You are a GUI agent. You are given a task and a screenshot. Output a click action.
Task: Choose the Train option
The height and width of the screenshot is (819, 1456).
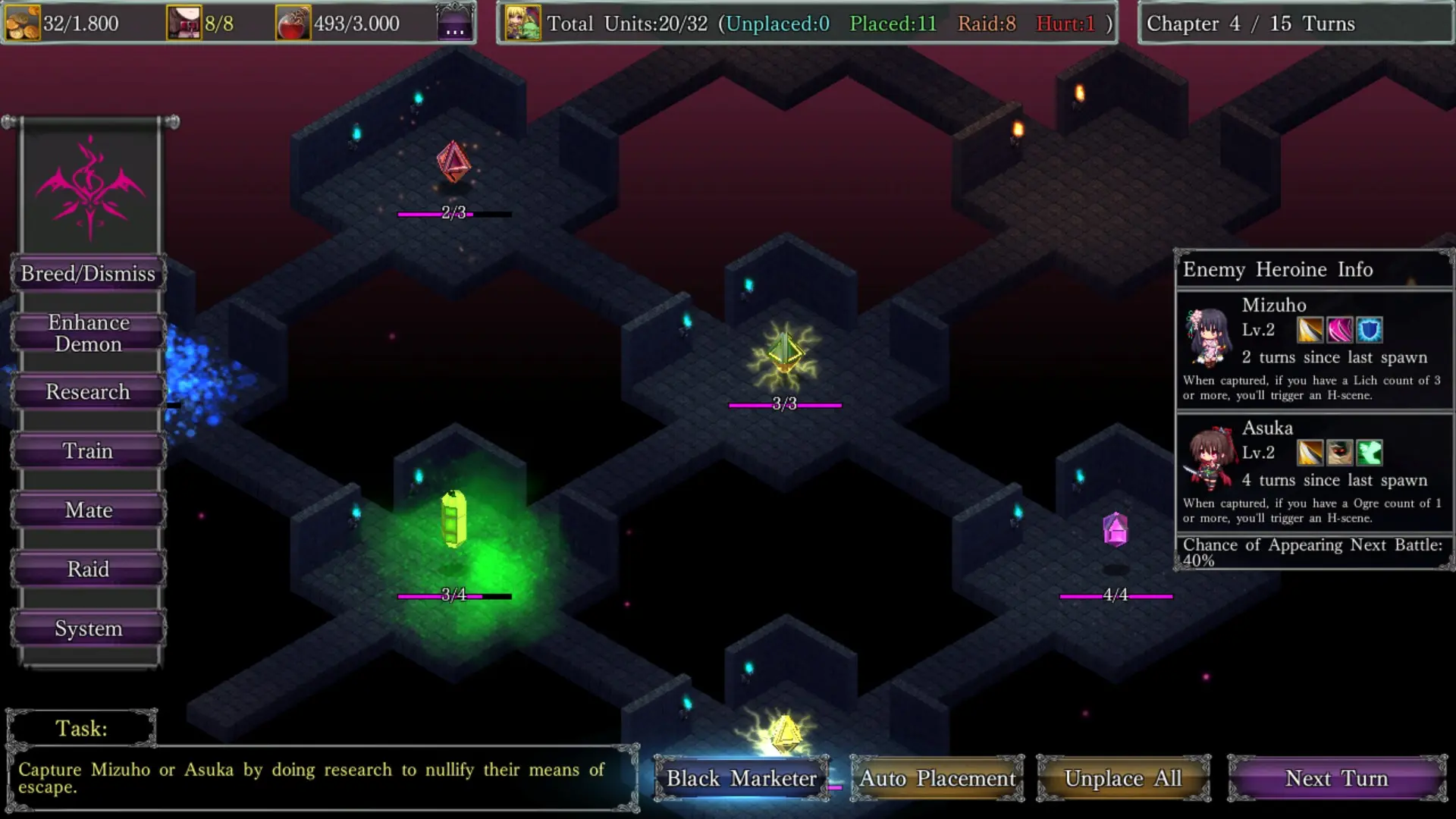pos(88,451)
